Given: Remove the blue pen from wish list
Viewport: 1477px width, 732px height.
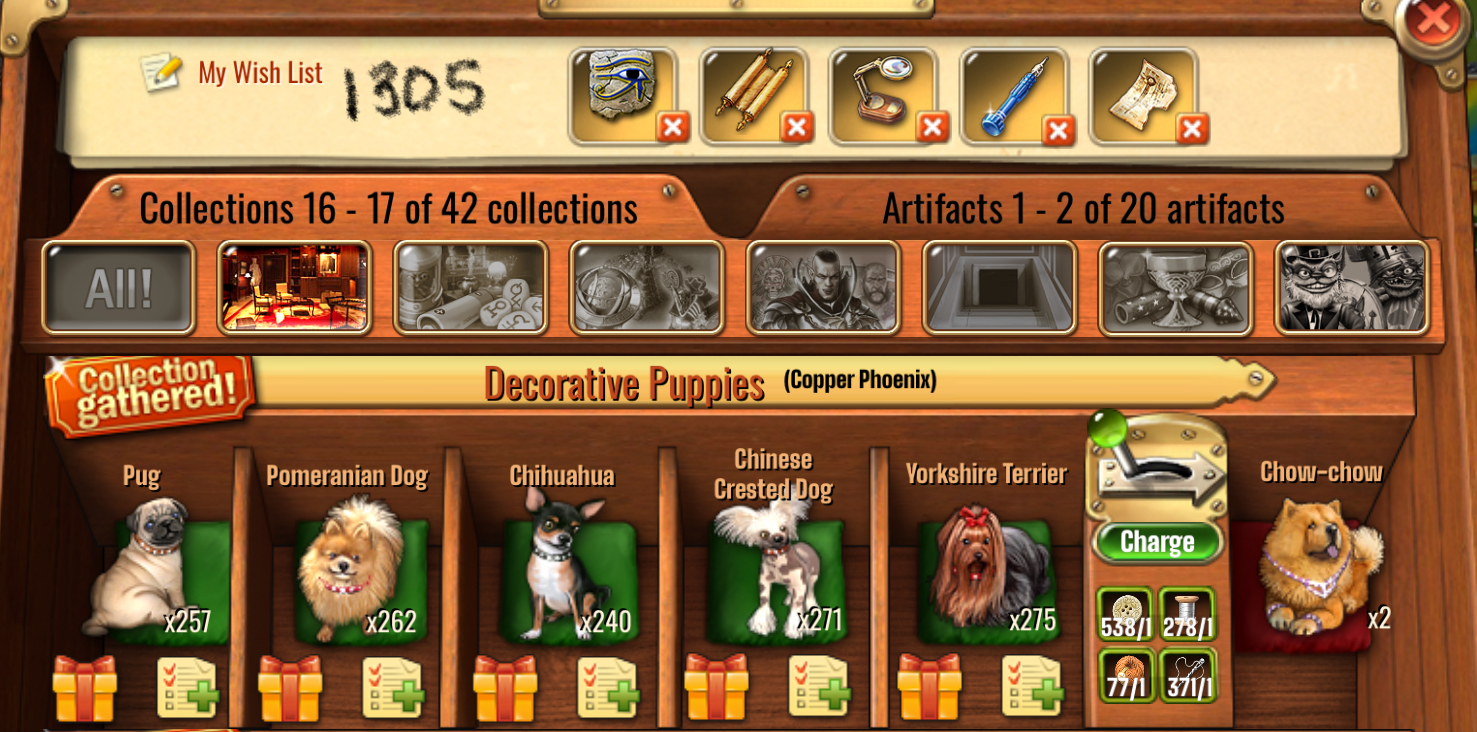Looking at the screenshot, I should click(x=1058, y=130).
